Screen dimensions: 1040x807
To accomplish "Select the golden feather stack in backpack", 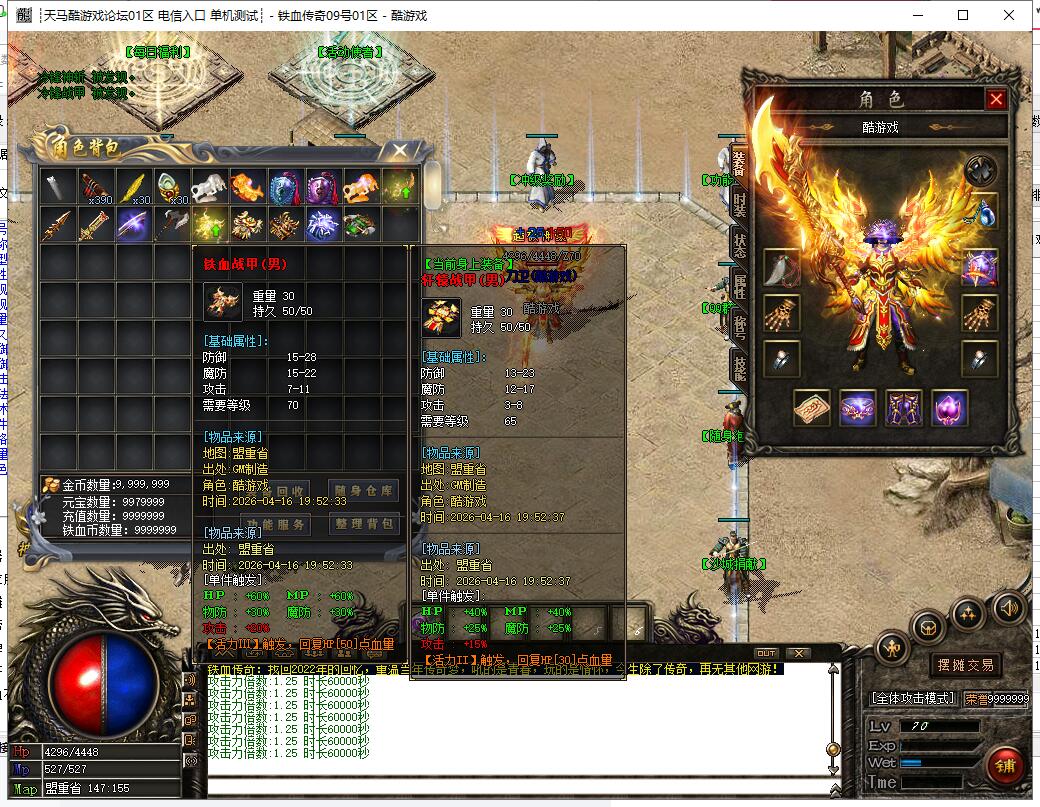I will [135, 187].
